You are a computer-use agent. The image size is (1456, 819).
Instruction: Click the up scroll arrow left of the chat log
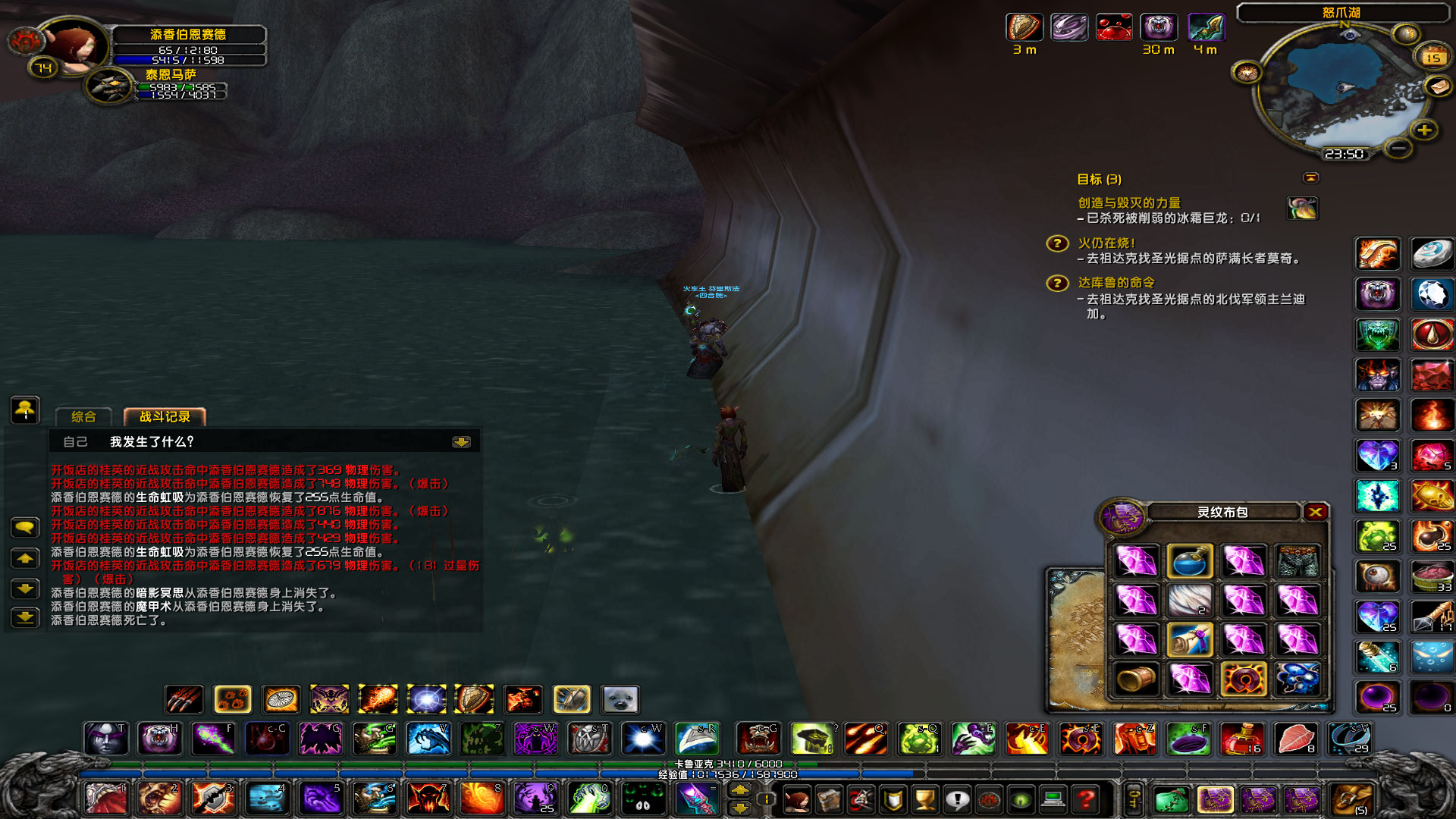[25, 557]
